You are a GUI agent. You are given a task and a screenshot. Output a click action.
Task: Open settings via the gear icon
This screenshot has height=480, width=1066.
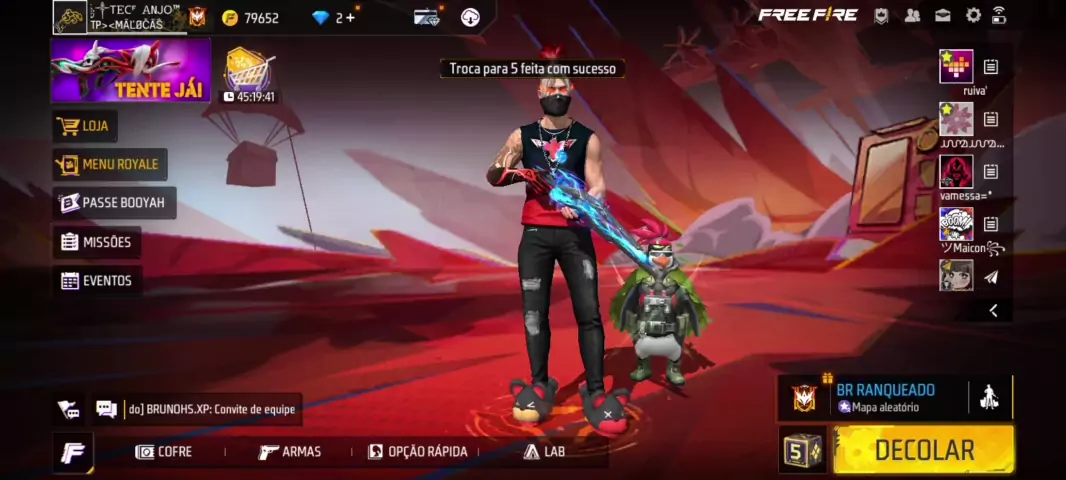coord(973,15)
